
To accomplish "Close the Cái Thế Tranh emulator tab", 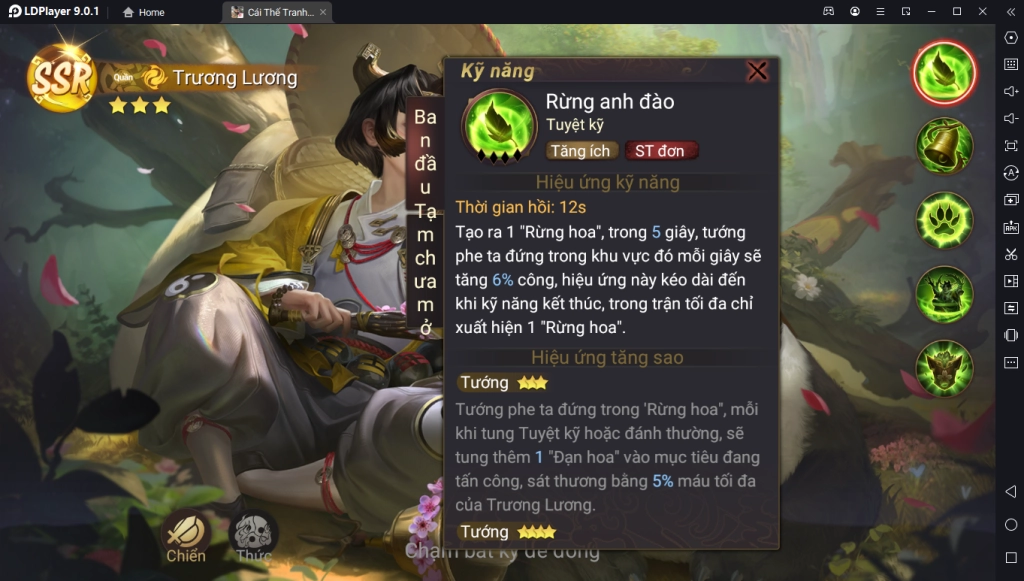I will [323, 12].
